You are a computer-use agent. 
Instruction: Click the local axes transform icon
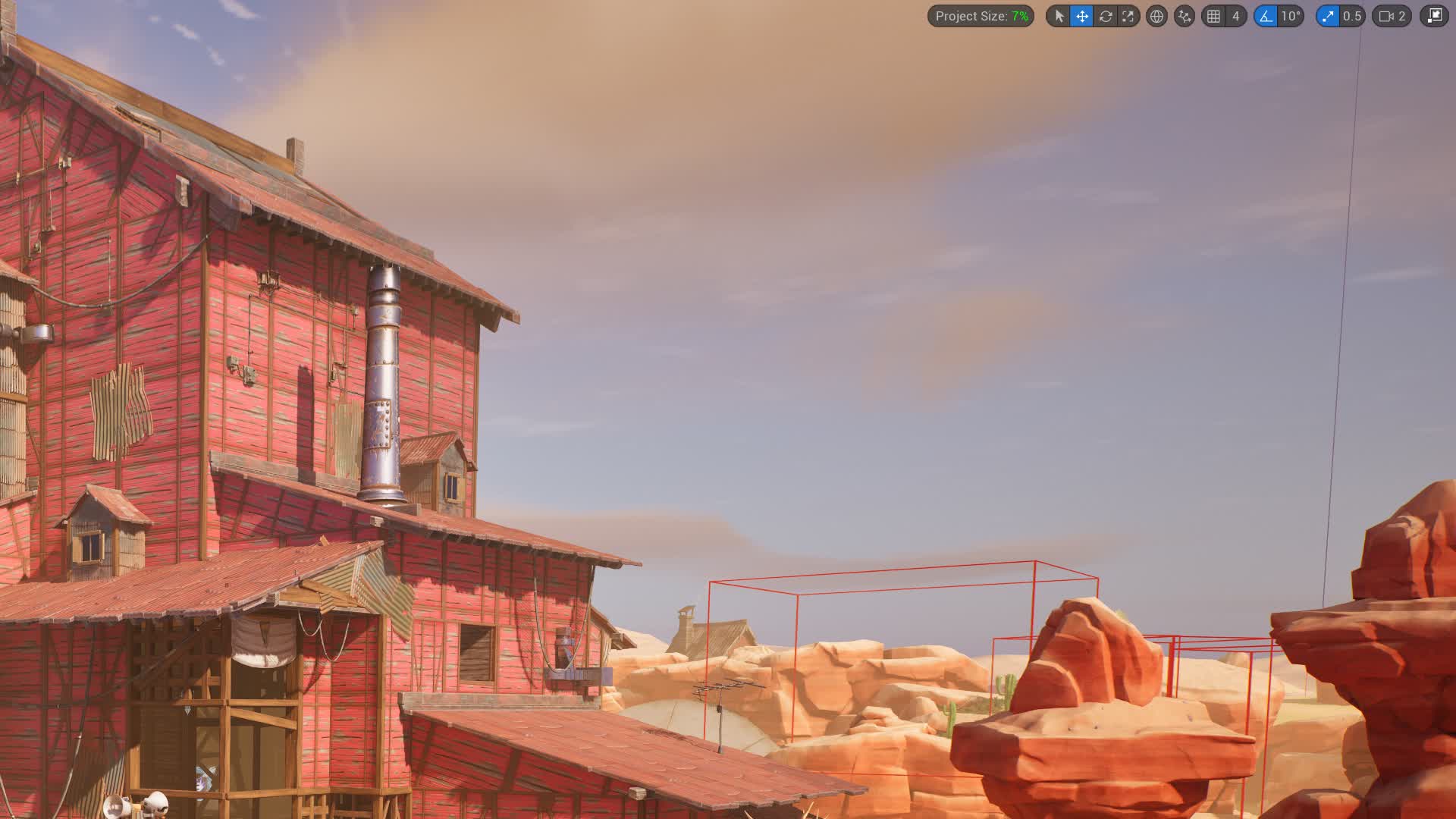(1183, 16)
